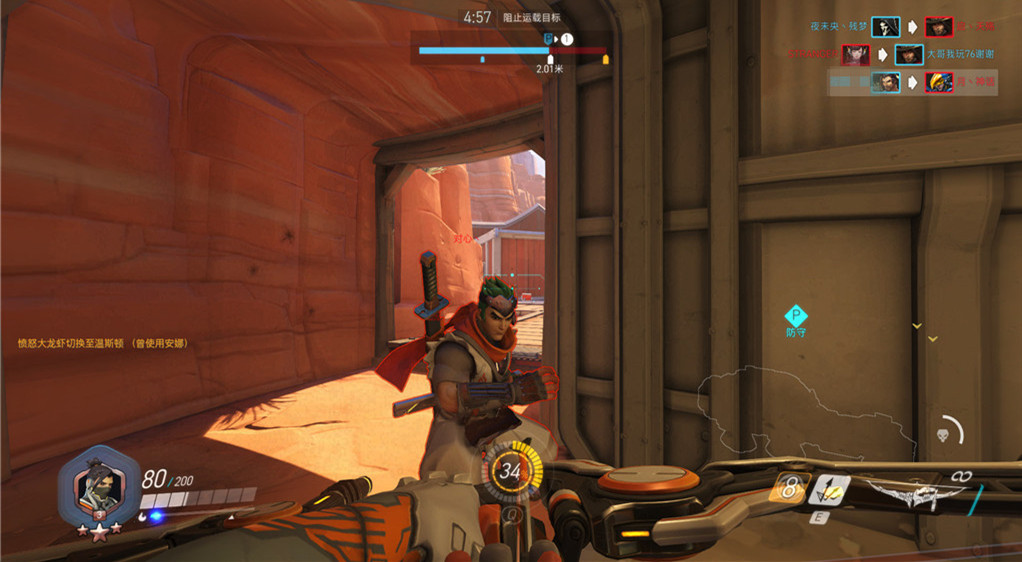This screenshot has height=562, width=1022.
Task: Click the skull kill-indicator icon
Action: click(941, 435)
